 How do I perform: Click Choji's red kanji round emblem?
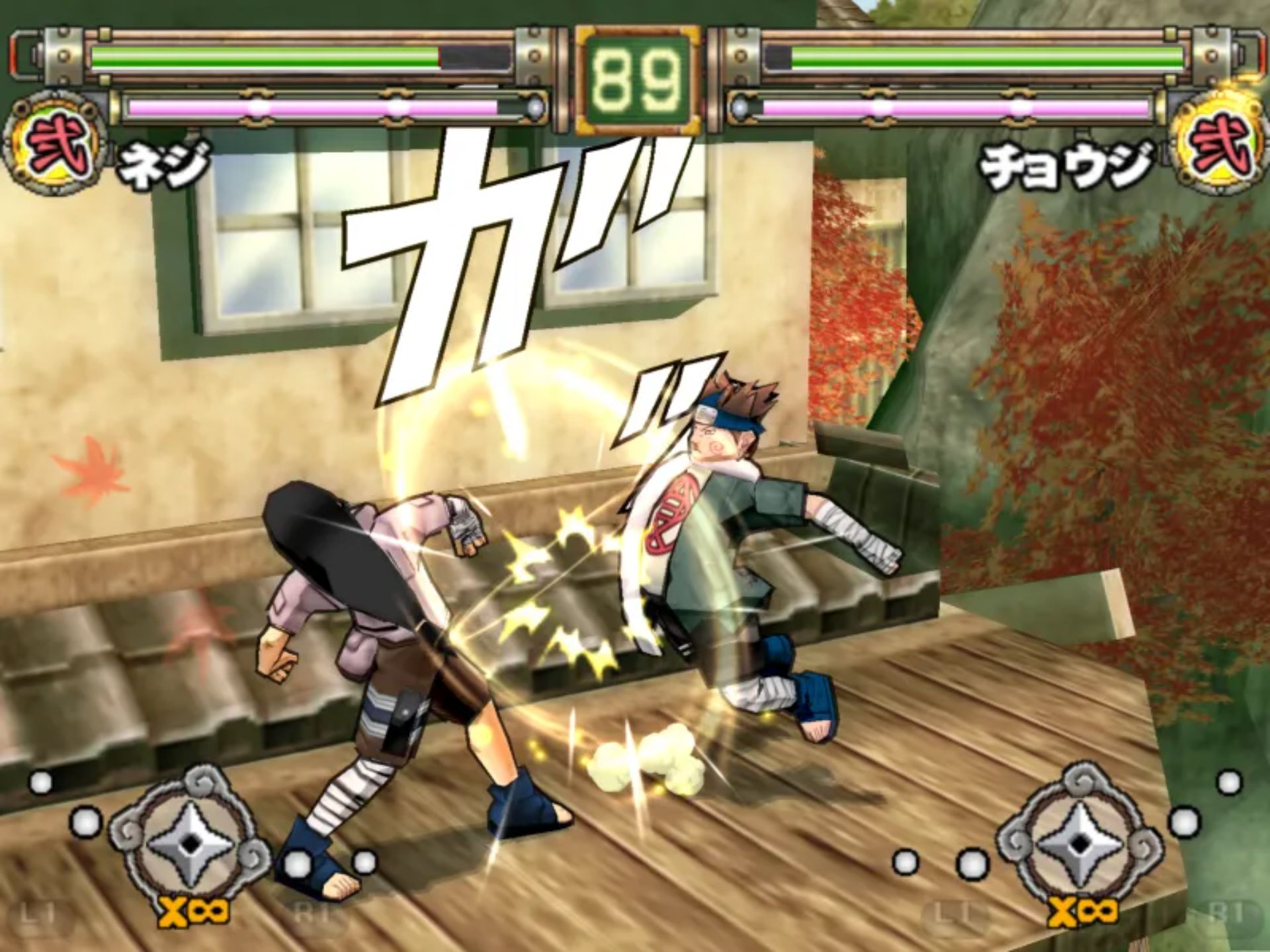coord(1218,145)
